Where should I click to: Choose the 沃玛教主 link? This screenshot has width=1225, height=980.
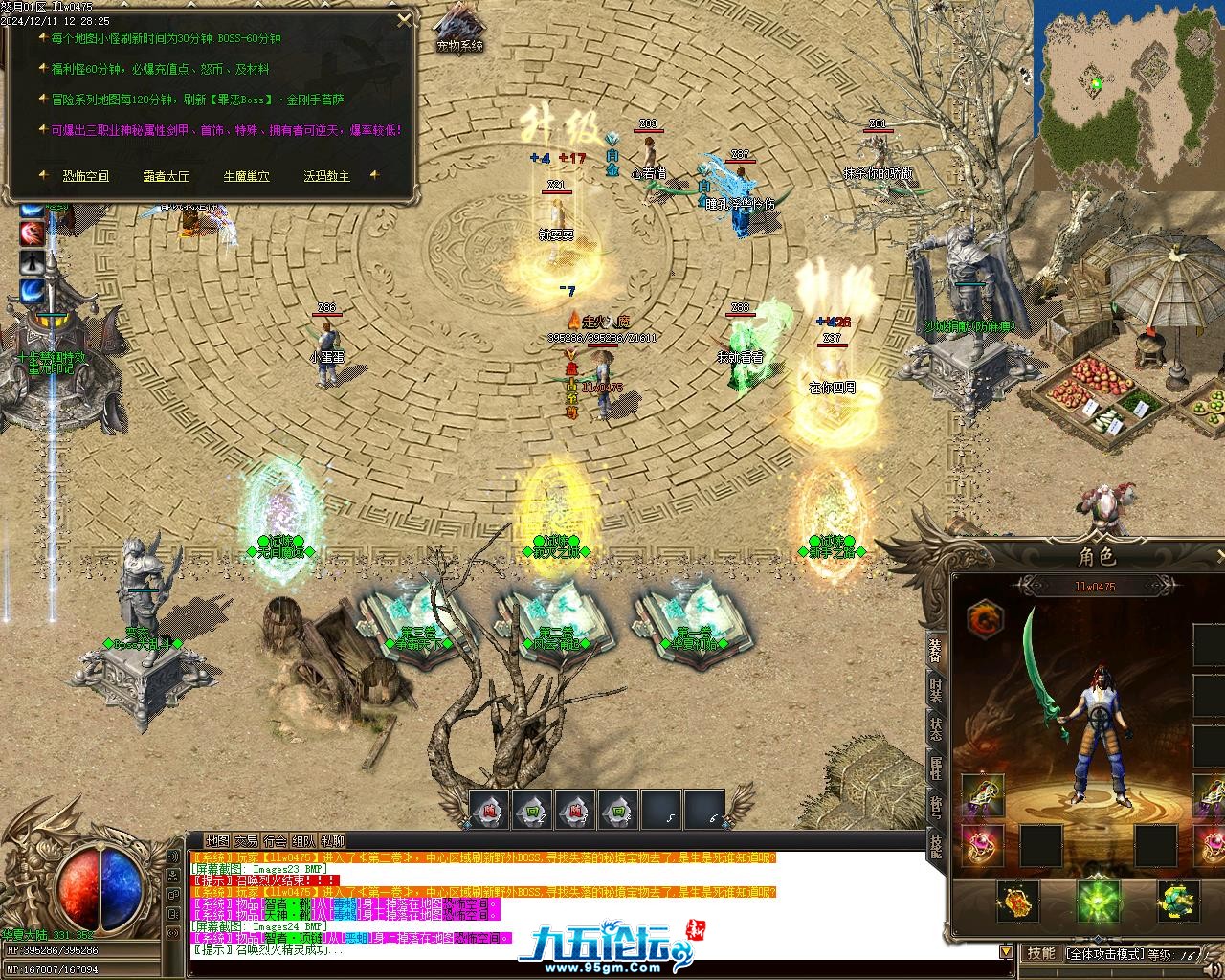(x=326, y=176)
